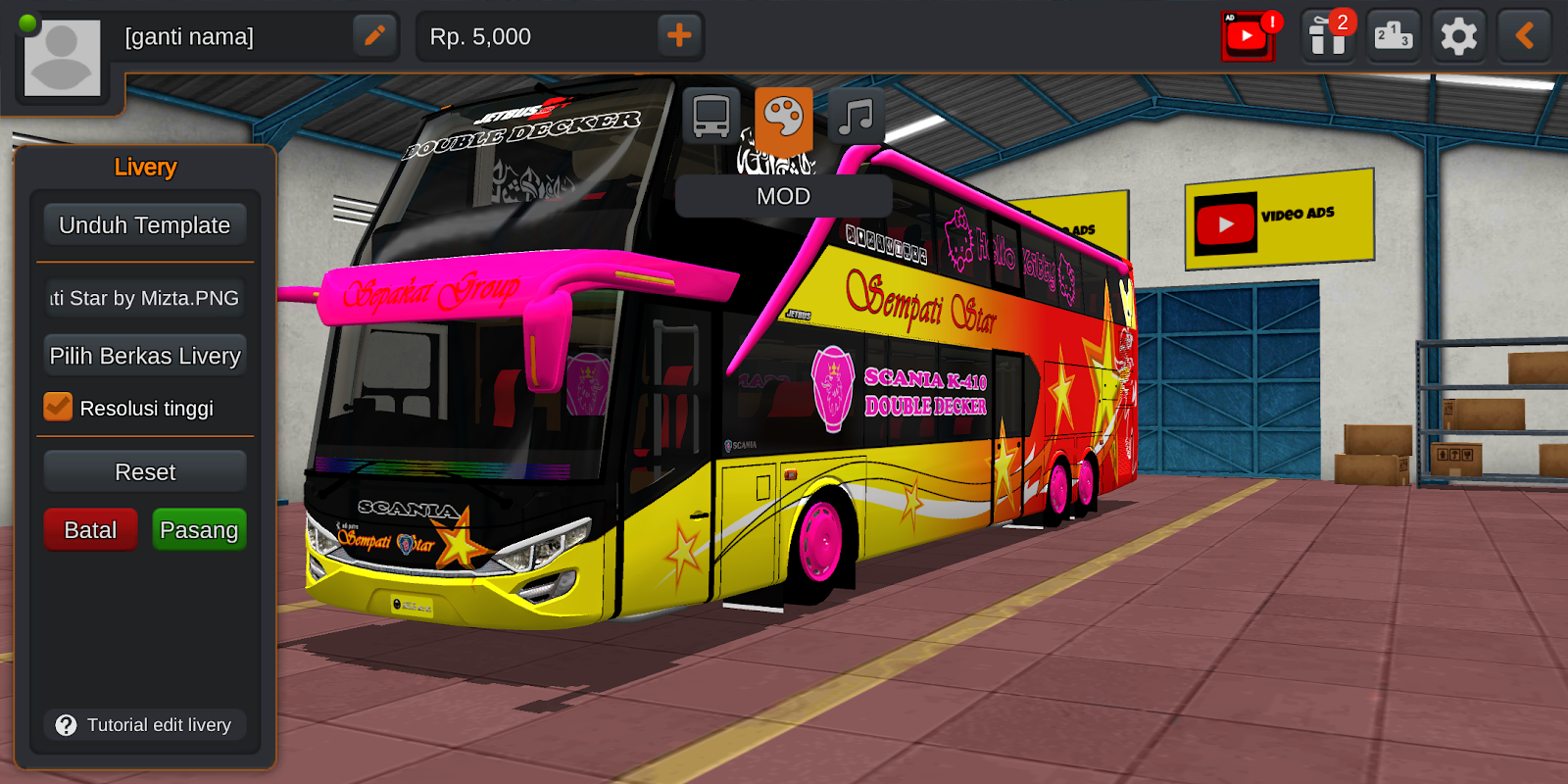
Task: Click the profile avatar picture
Action: (x=61, y=57)
